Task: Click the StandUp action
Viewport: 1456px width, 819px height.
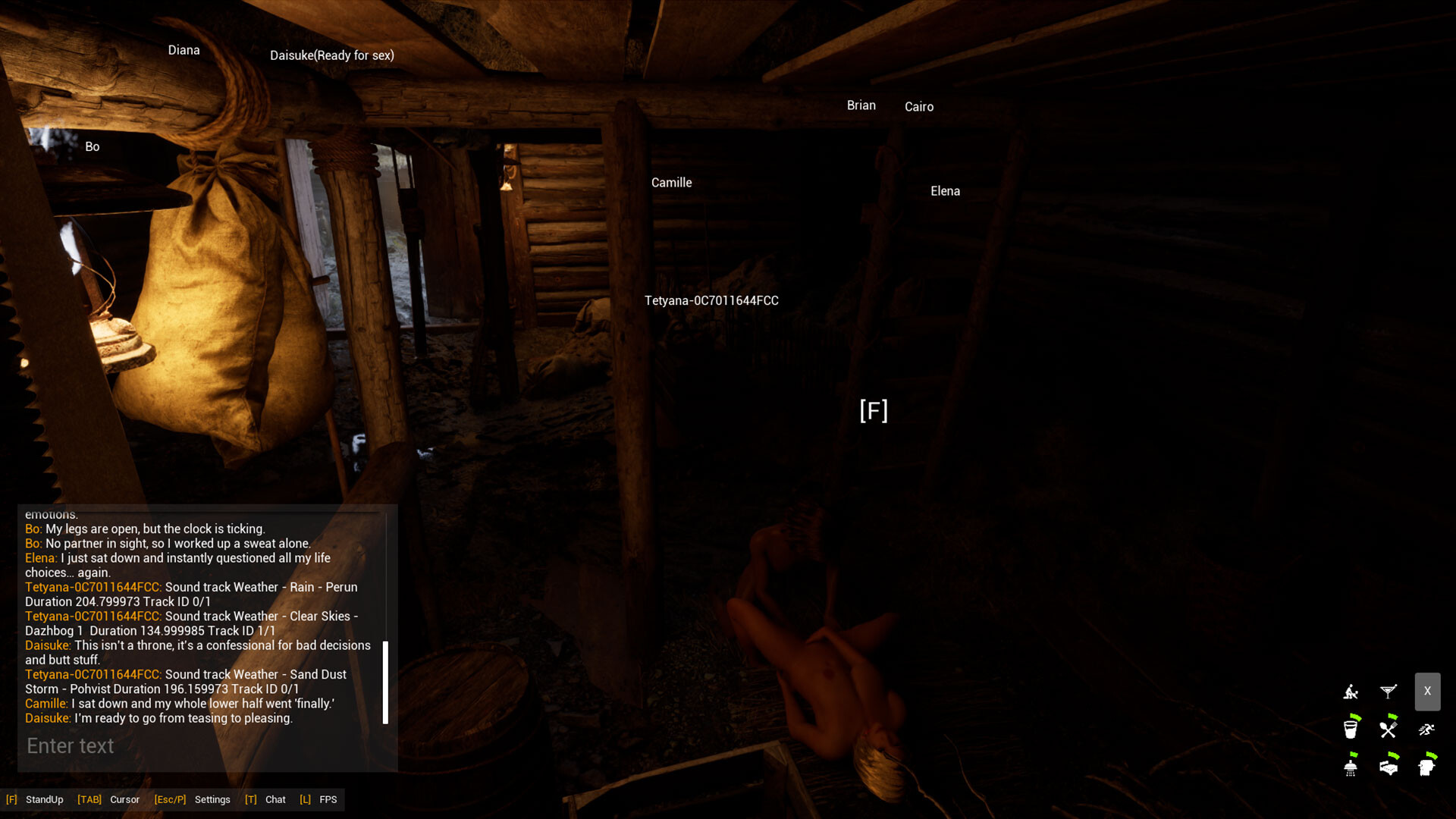Action: click(x=43, y=799)
